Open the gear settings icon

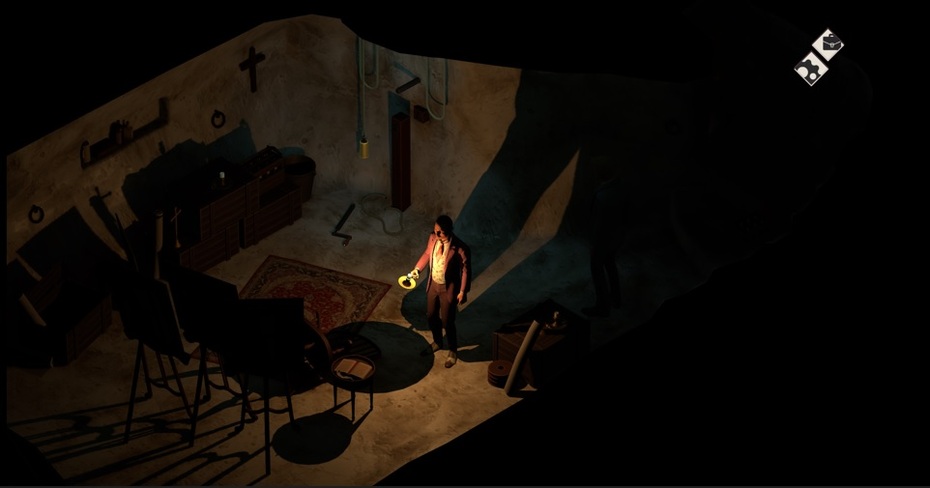coord(809,69)
